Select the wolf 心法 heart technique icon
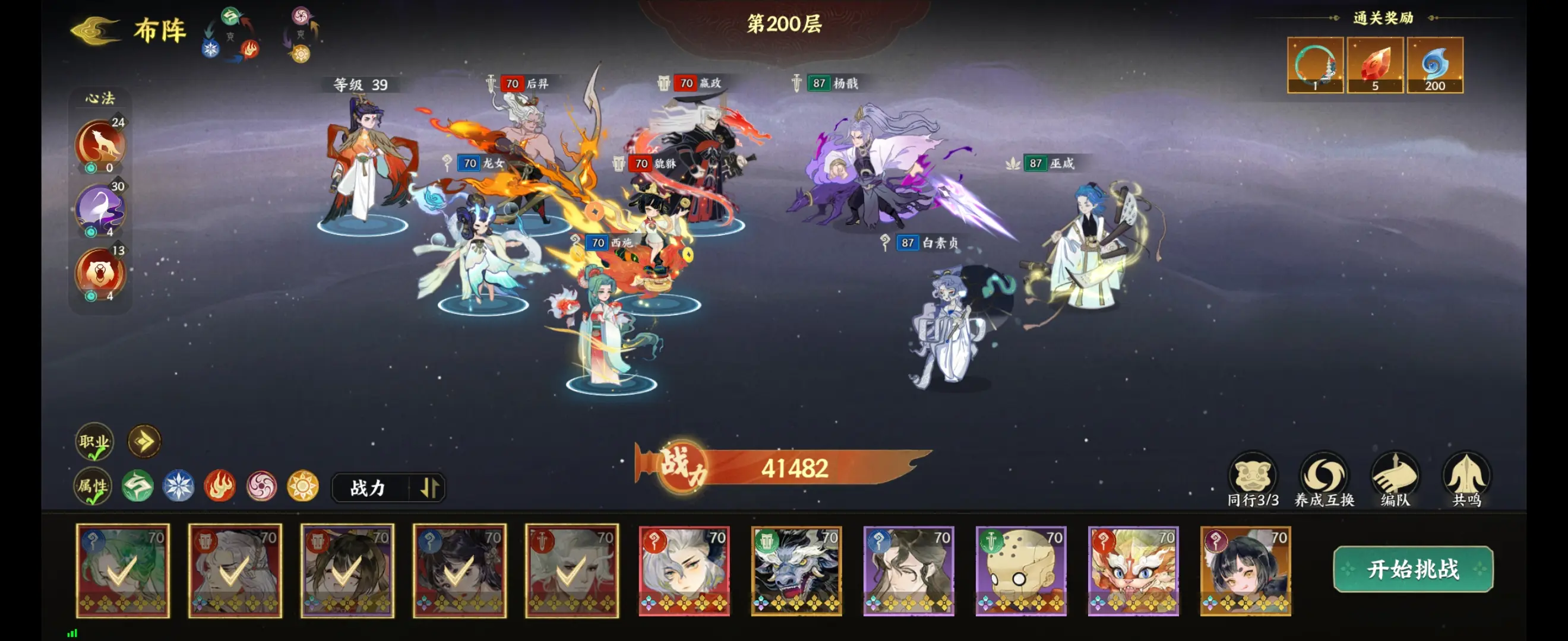1568x641 pixels. coord(101,143)
